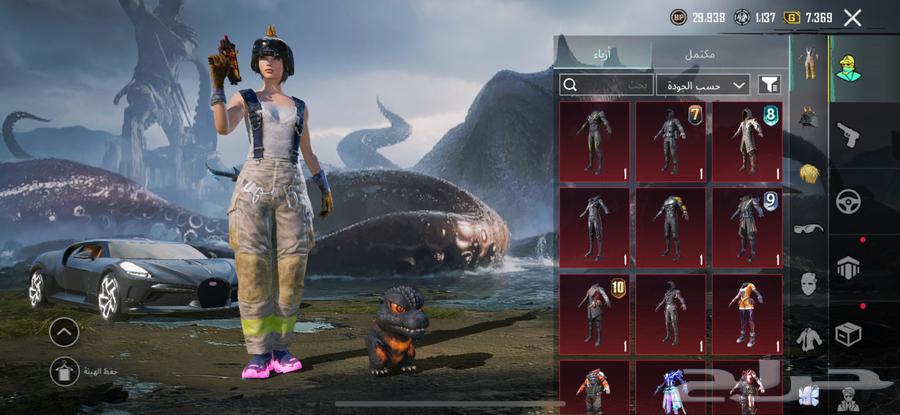Show the blonde hair subcategory

(x=808, y=174)
